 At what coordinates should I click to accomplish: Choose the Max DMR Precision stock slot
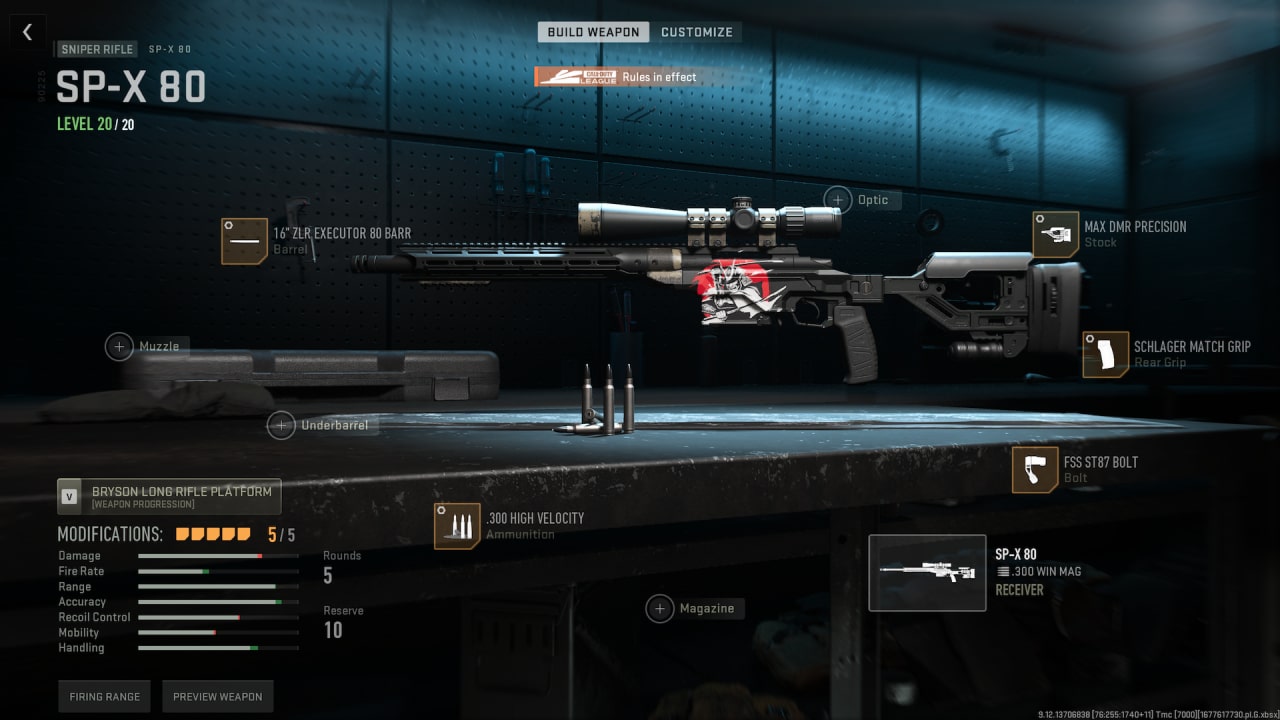1056,234
